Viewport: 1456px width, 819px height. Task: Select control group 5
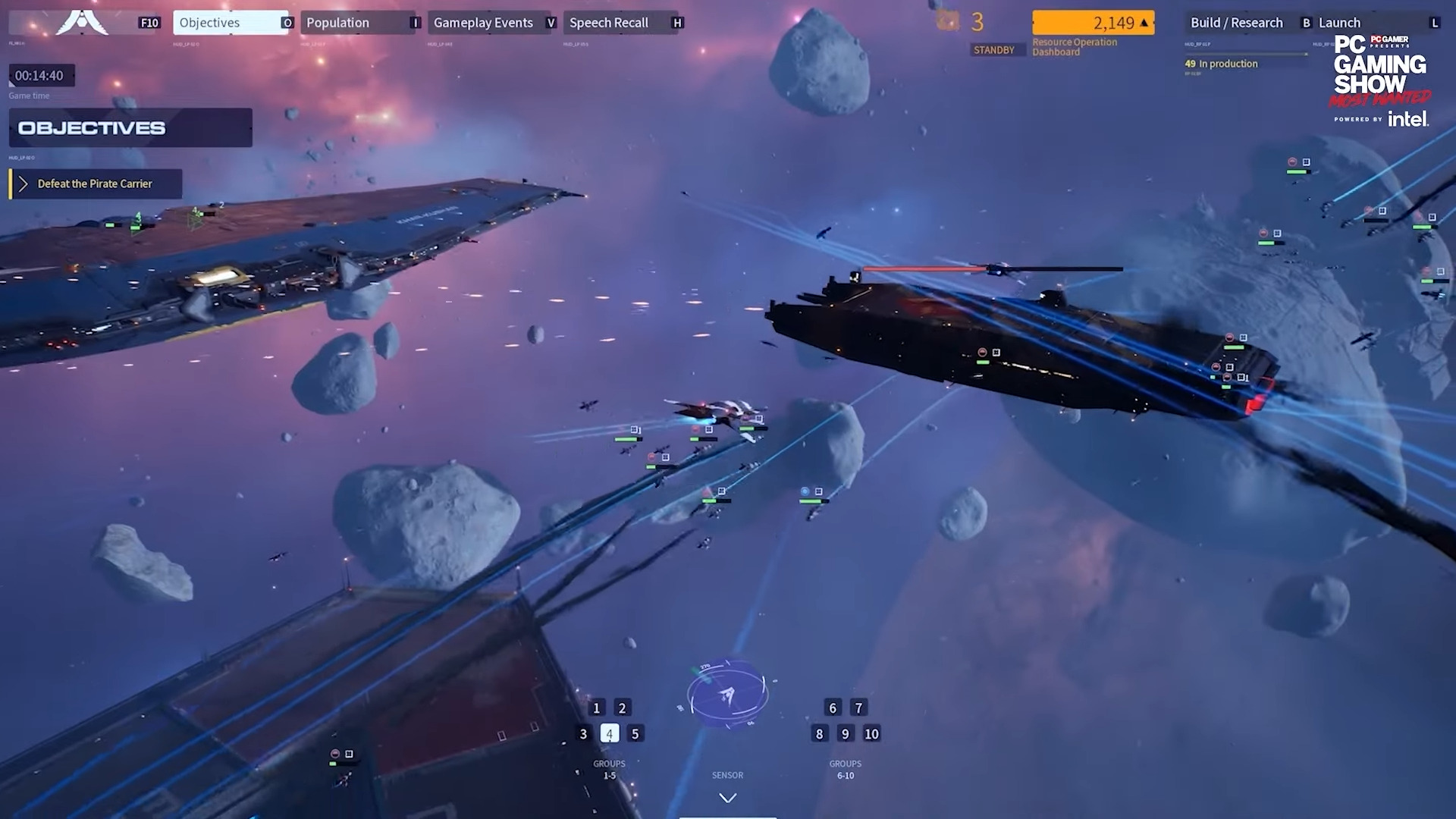pyautogui.click(x=635, y=734)
